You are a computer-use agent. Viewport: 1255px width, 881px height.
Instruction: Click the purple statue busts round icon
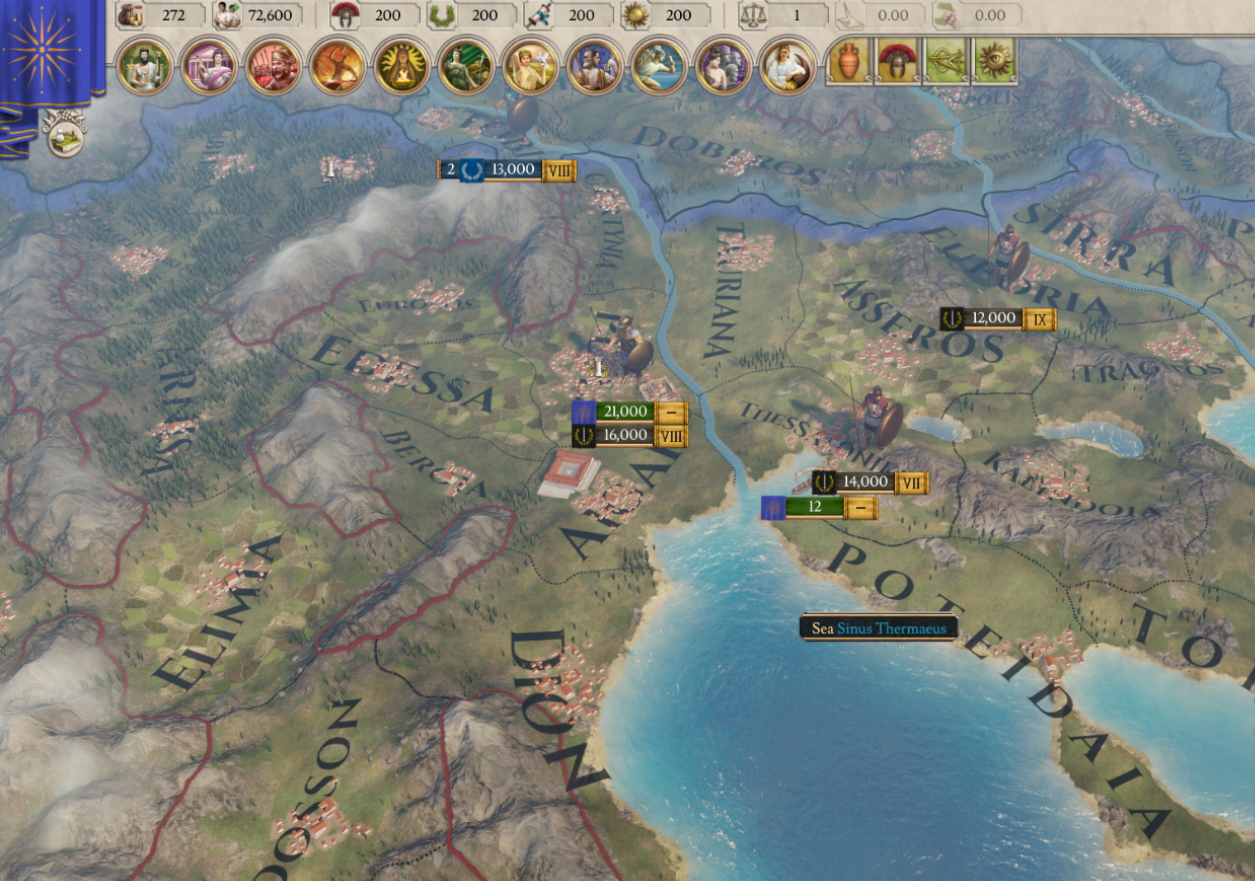[x=723, y=66]
